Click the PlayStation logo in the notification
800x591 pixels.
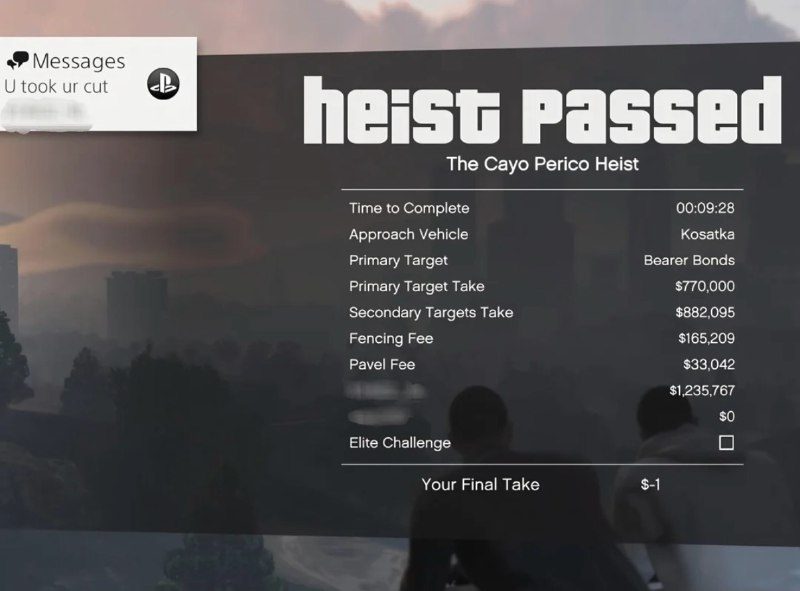[x=162, y=84]
